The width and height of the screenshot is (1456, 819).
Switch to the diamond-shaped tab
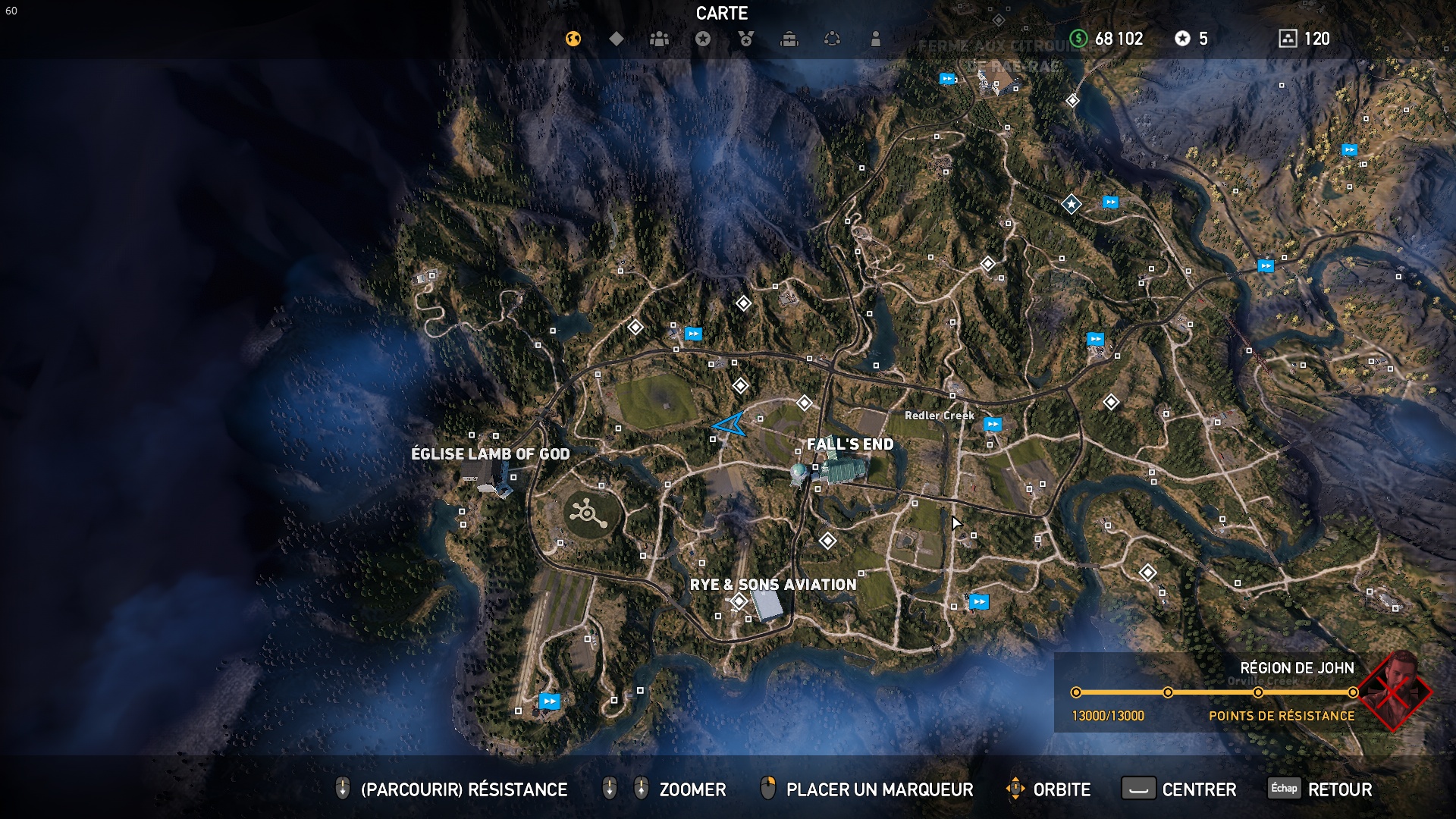[617, 39]
